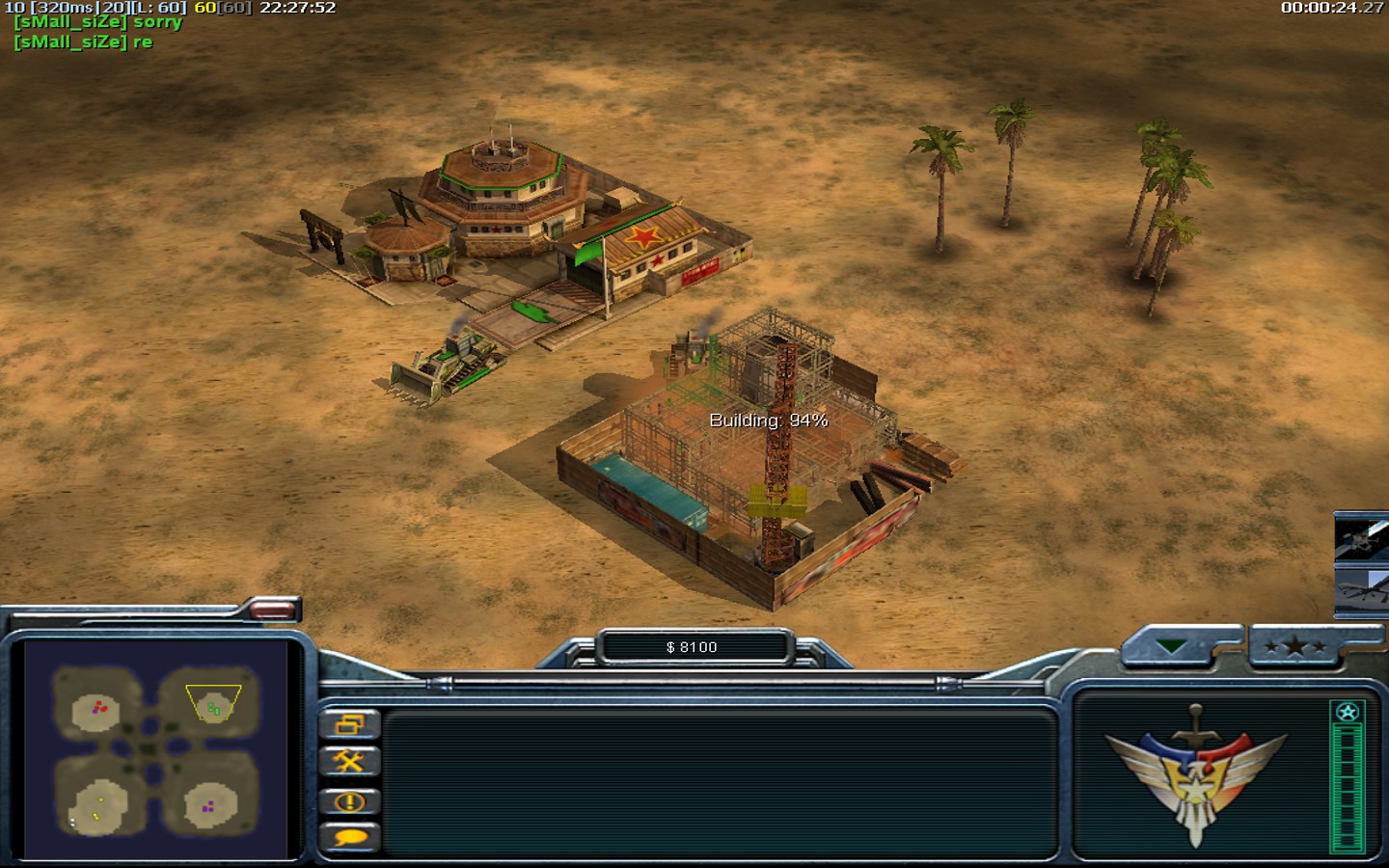This screenshot has width=1389, height=868.
Task: Jump to the purple base on minimap
Action: 208,805
